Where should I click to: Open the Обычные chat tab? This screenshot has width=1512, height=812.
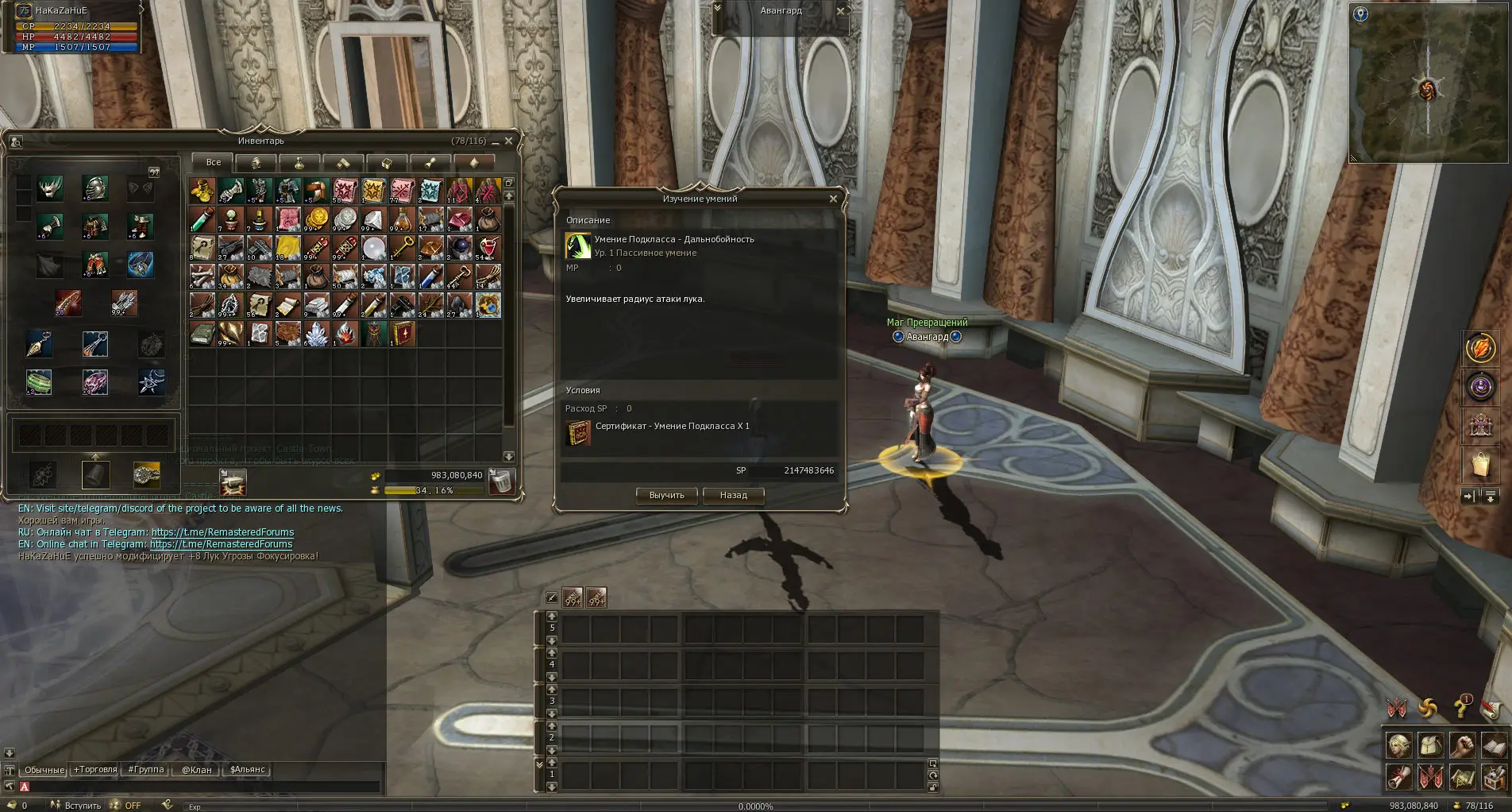44,770
